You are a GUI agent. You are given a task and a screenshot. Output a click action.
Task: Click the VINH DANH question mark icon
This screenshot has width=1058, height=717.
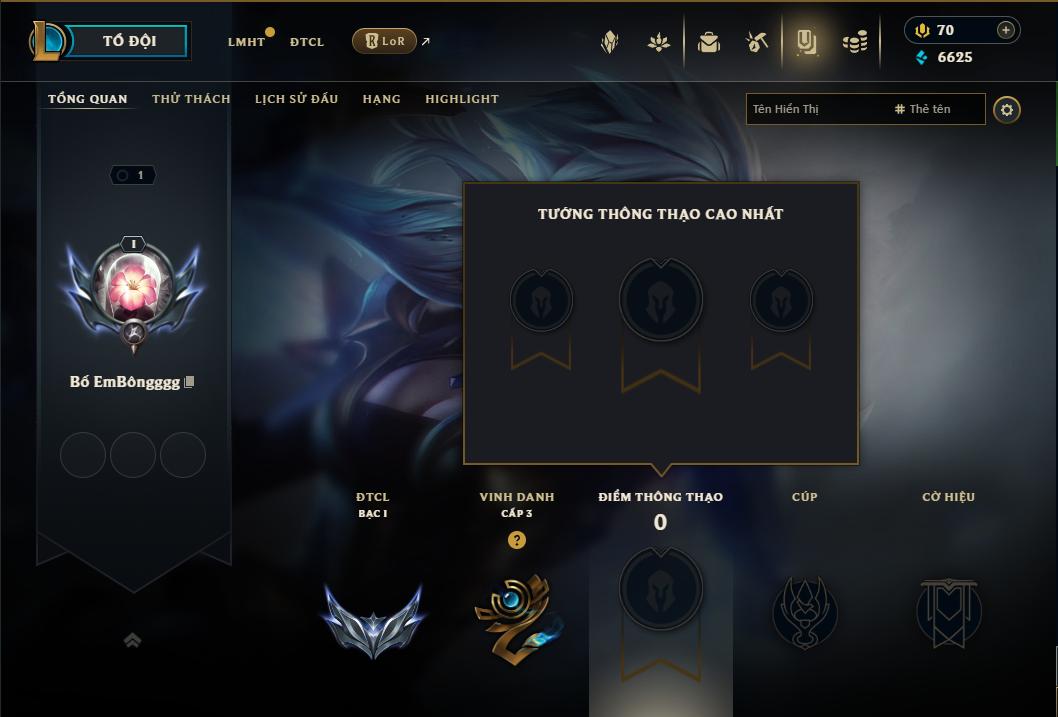(516, 540)
